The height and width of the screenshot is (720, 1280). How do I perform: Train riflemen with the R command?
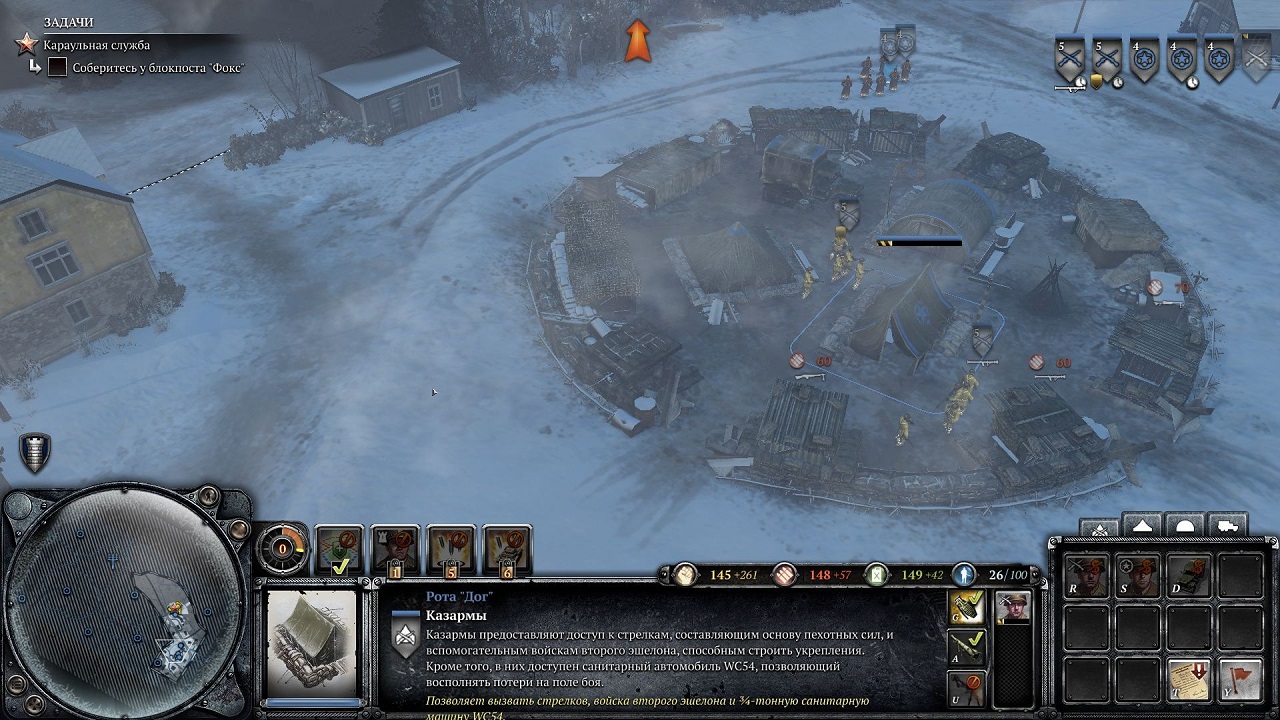click(x=1086, y=576)
